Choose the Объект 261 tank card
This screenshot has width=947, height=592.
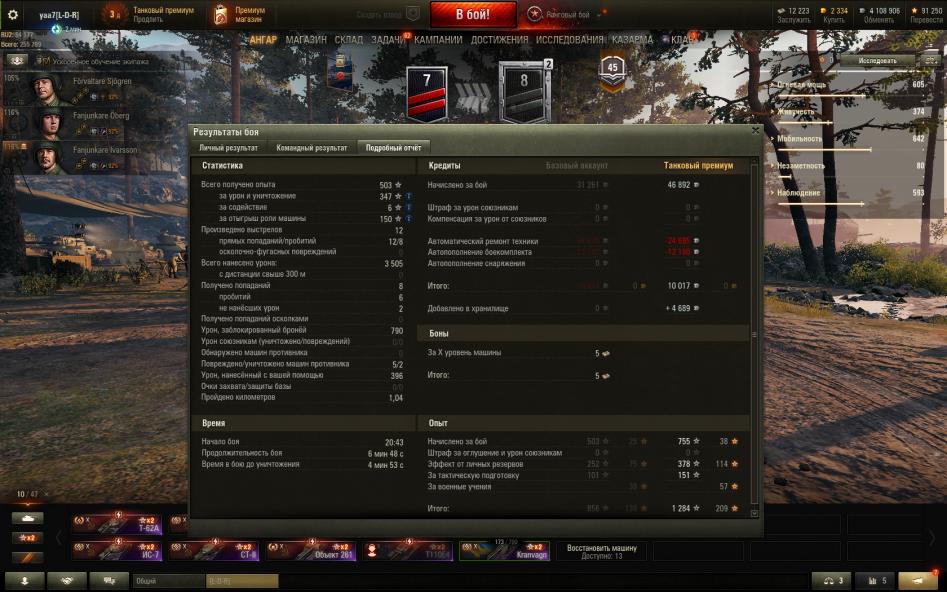coord(312,551)
